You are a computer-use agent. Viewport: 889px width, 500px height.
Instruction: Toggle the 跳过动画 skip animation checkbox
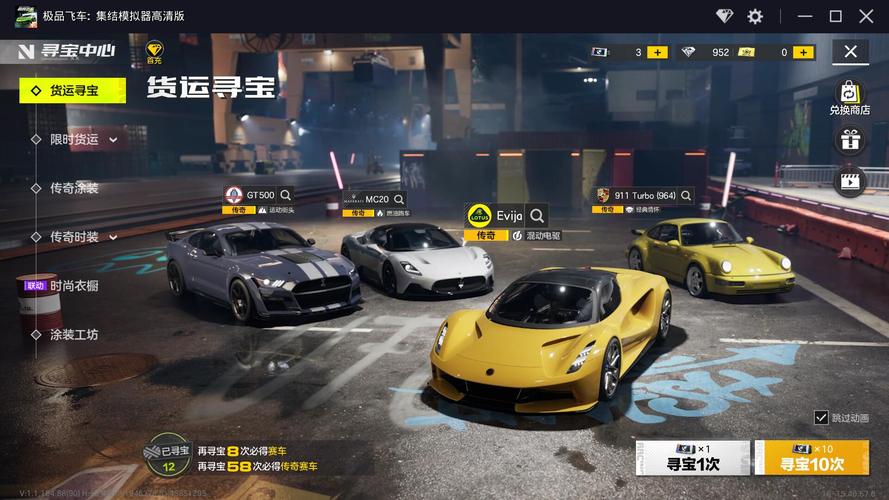tap(822, 417)
